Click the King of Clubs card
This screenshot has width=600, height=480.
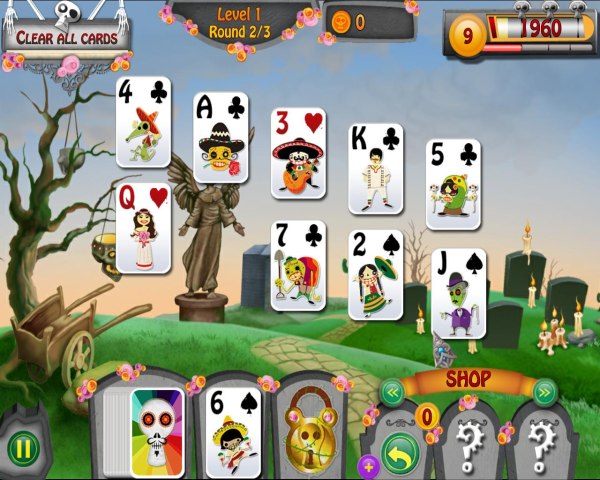pos(375,168)
